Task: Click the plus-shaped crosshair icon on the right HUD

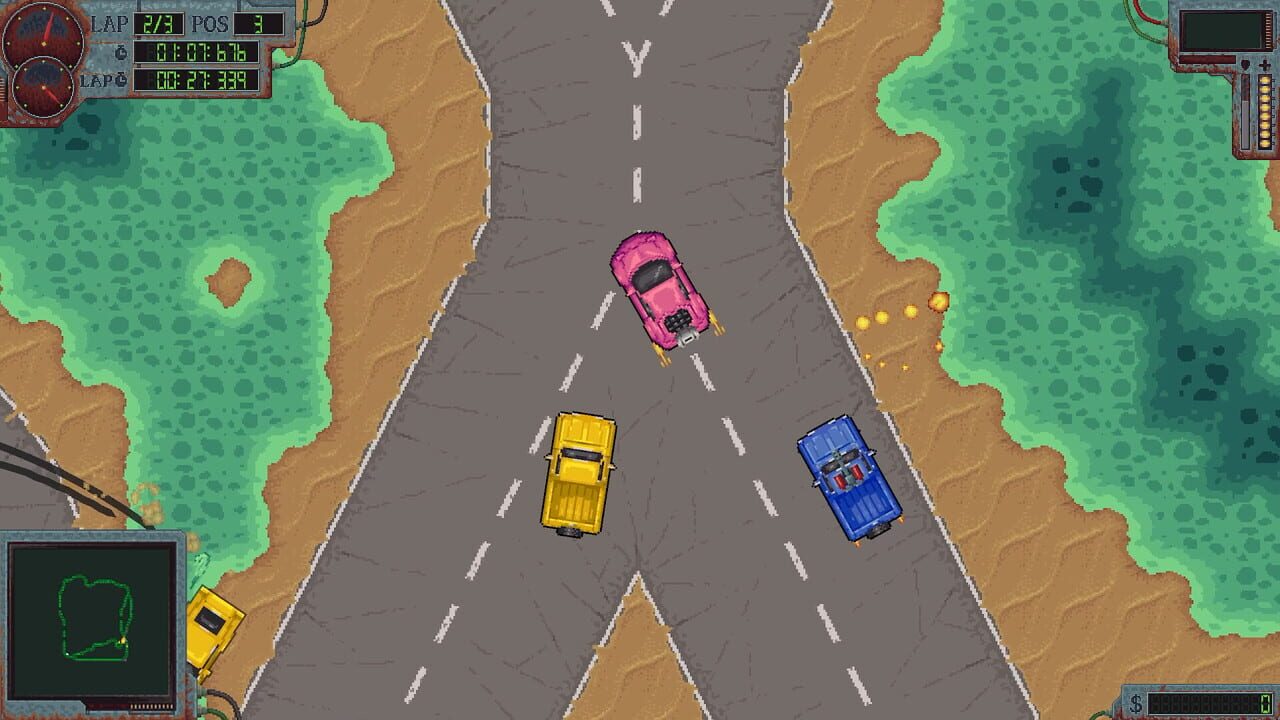Action: tap(1264, 65)
